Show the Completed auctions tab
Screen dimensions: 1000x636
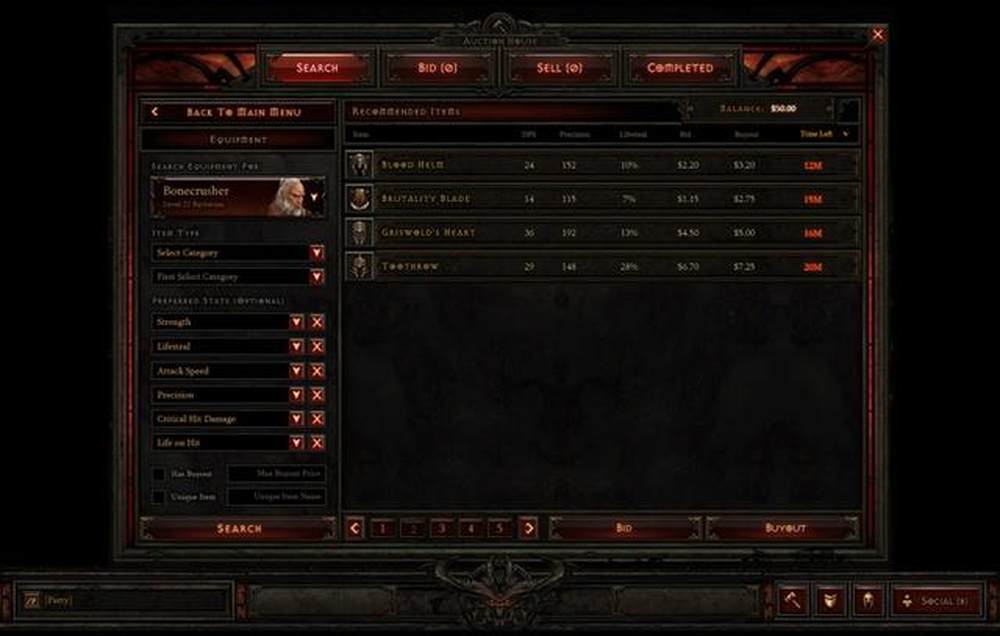[680, 68]
